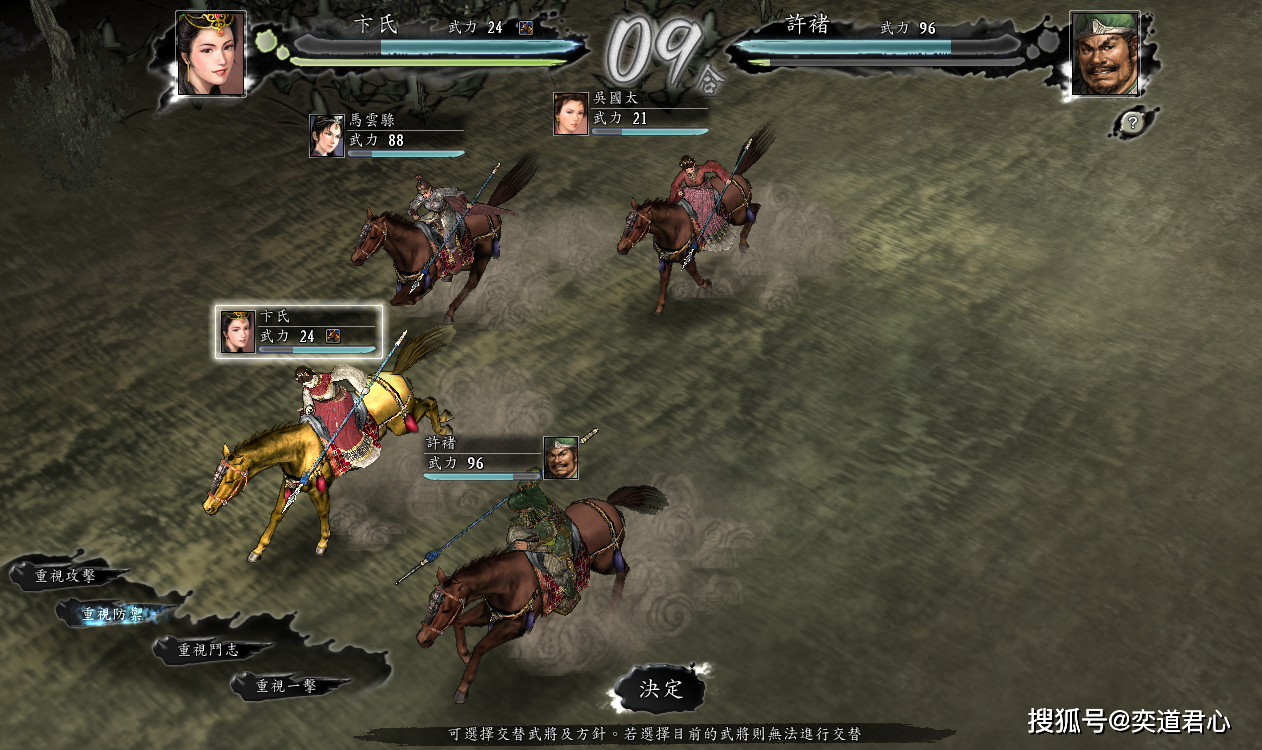Confirm with the 決定 button
This screenshot has width=1262, height=750.
[x=660, y=688]
